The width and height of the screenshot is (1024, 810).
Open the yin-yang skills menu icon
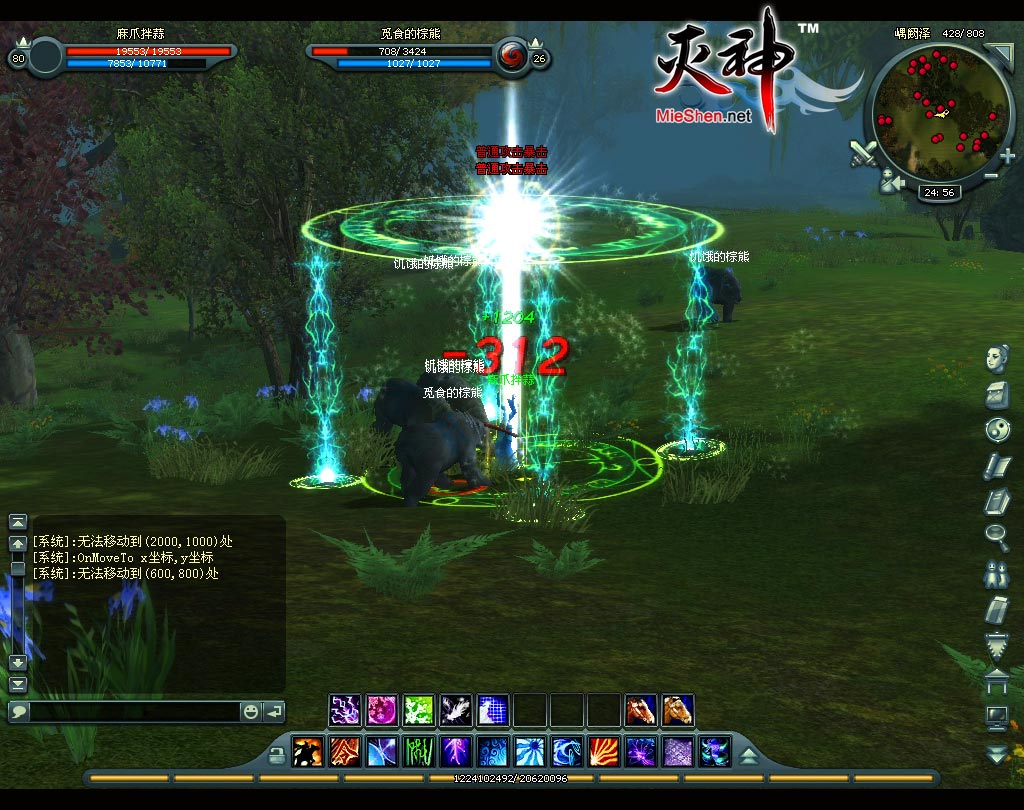pyautogui.click(x=997, y=429)
